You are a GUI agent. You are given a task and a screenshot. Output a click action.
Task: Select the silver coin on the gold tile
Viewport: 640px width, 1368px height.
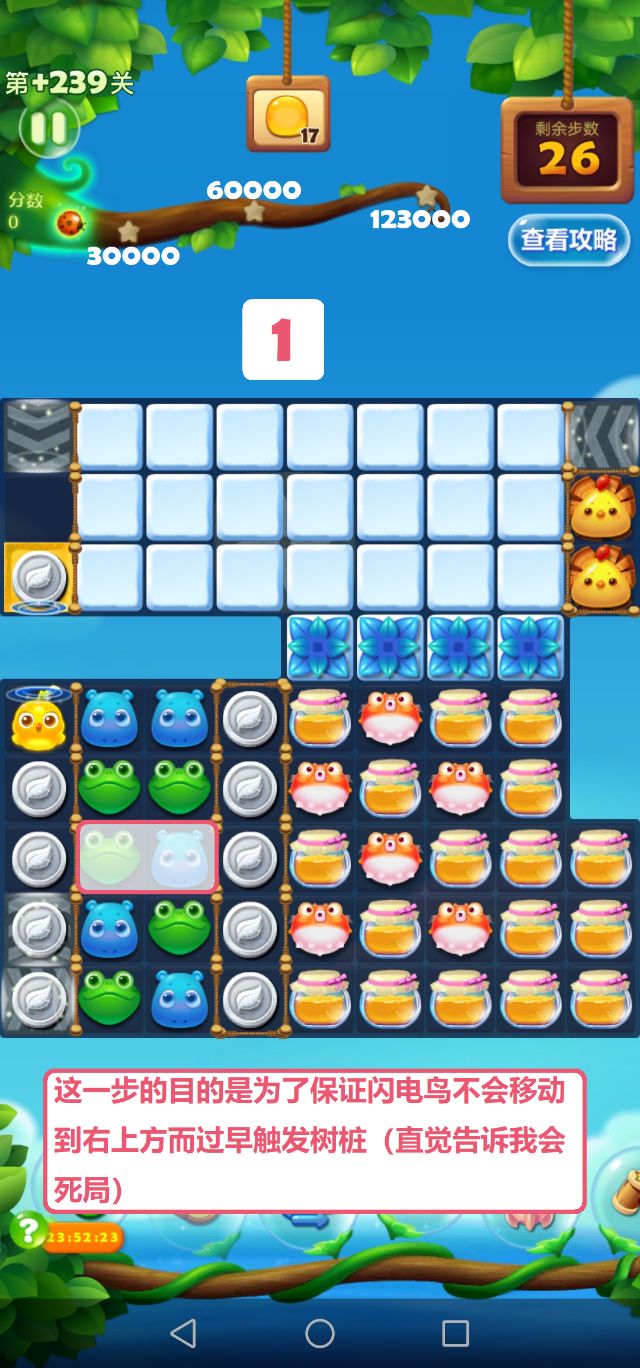click(x=38, y=578)
